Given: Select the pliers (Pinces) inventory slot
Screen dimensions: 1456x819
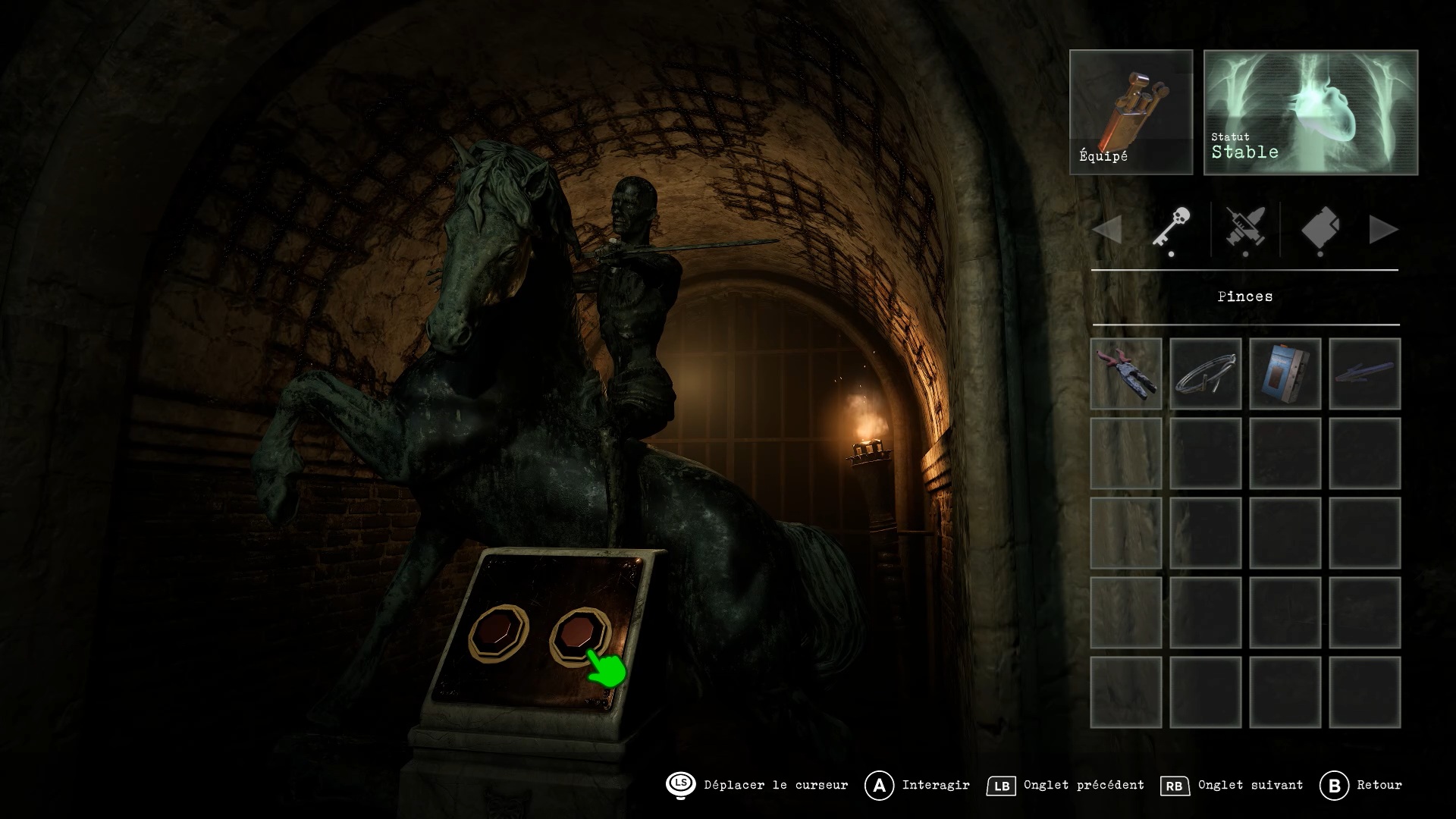Looking at the screenshot, I should click(x=1126, y=374).
